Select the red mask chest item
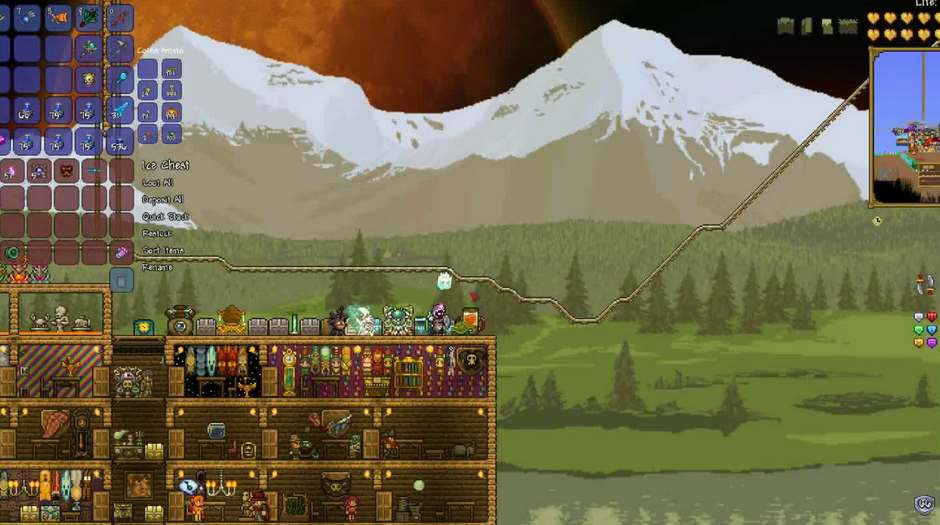Image resolution: width=940 pixels, height=525 pixels. (x=65, y=170)
